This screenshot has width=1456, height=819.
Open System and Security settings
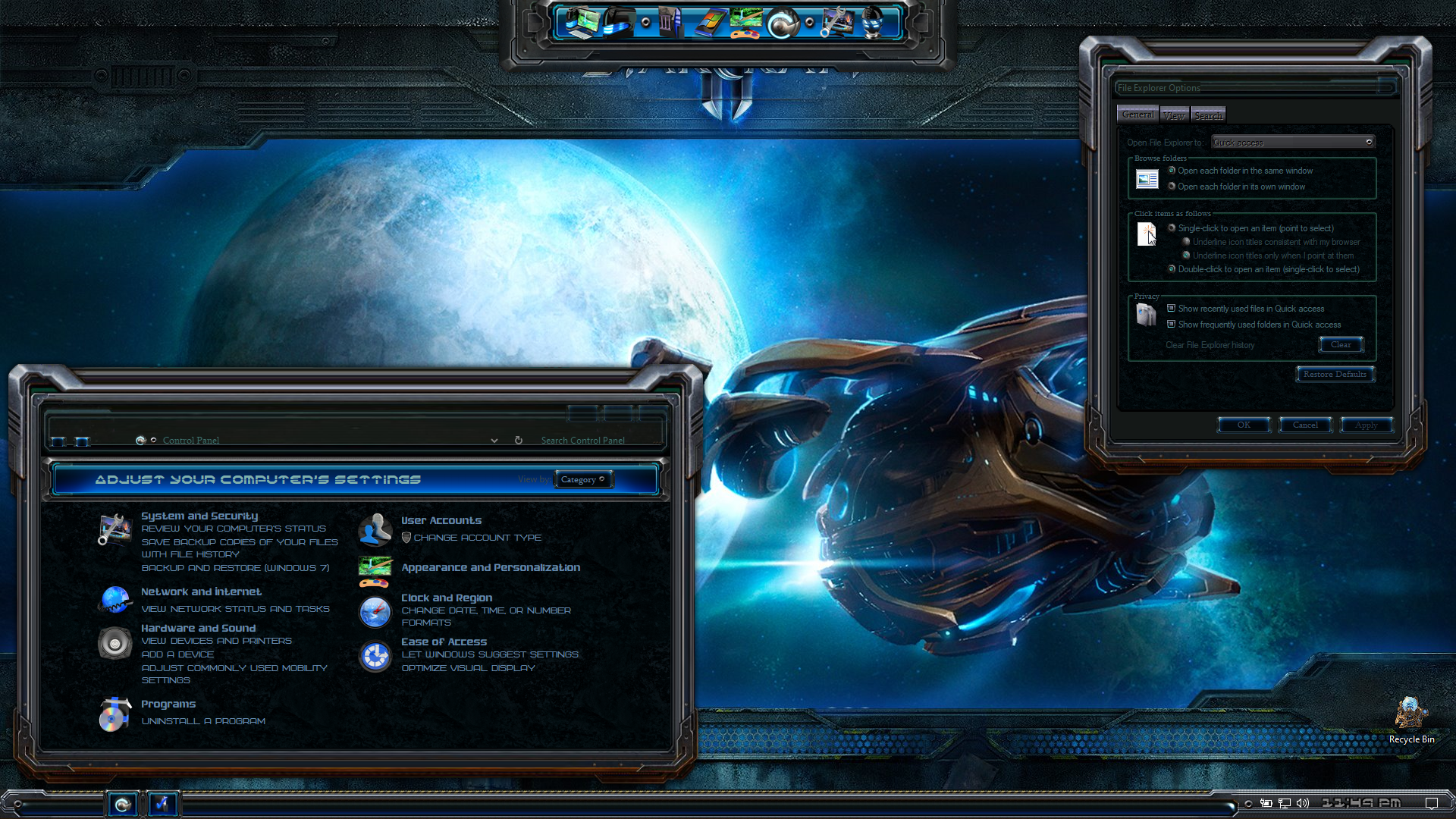(199, 516)
